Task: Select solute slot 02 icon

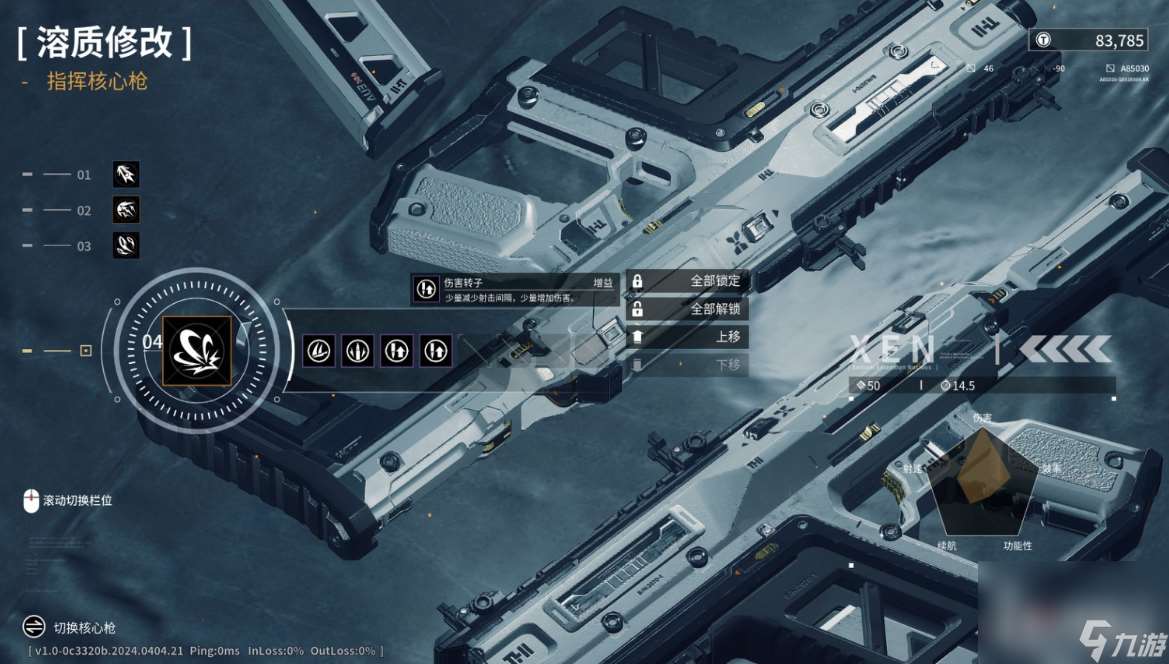Action: point(126,210)
